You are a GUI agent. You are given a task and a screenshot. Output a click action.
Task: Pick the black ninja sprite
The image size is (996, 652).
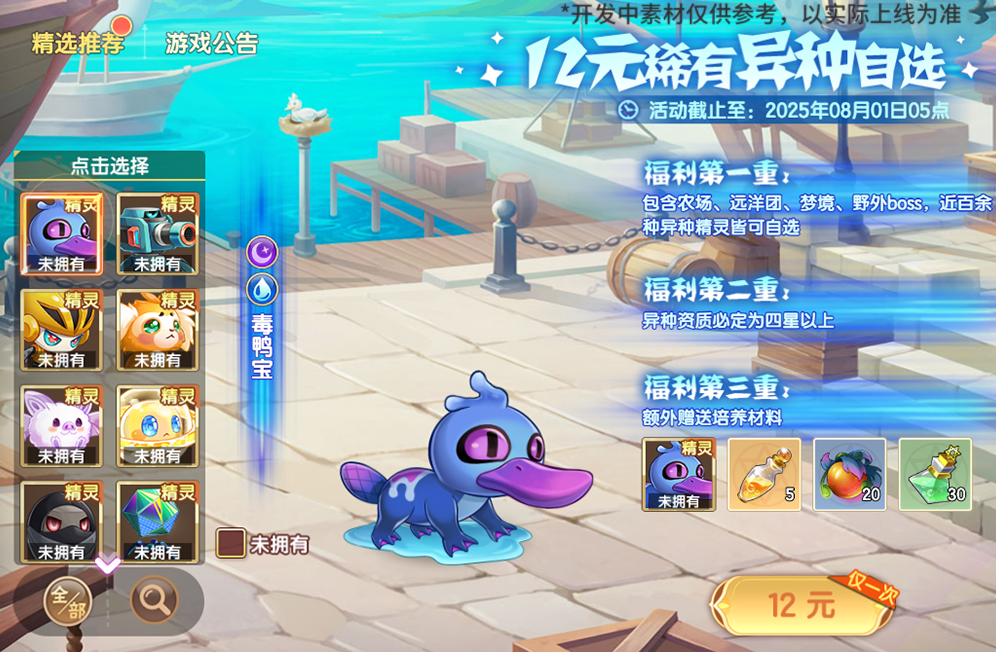62,521
